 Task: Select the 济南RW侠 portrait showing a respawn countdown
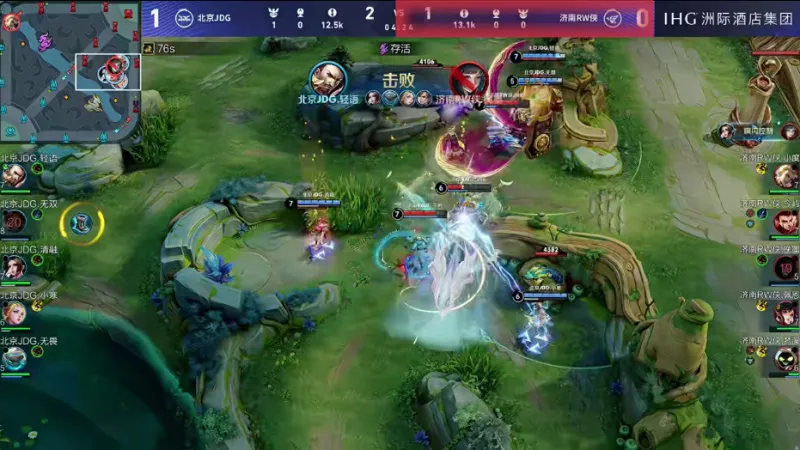tap(785, 268)
